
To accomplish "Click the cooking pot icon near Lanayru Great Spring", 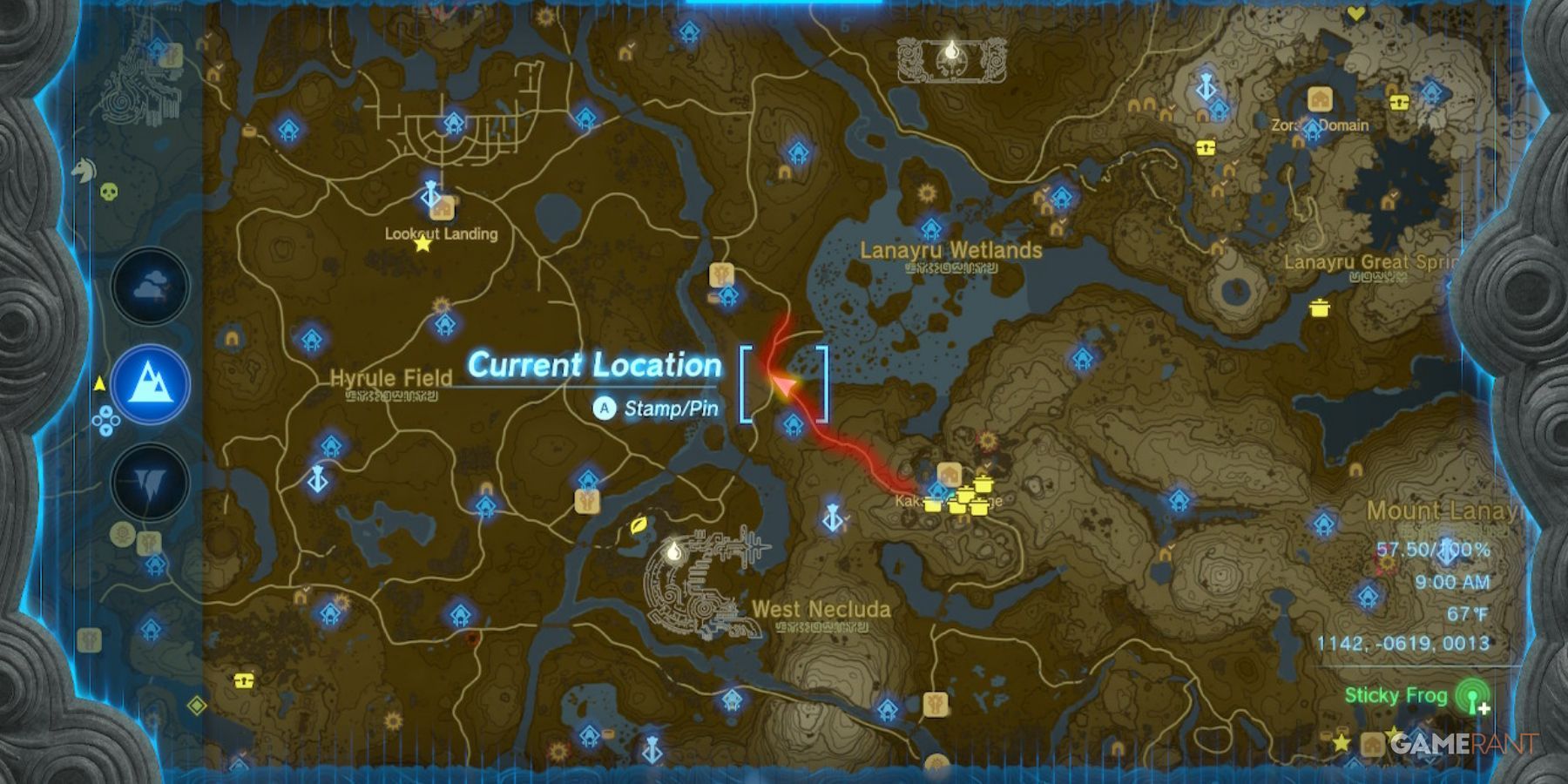I will pyautogui.click(x=1321, y=309).
